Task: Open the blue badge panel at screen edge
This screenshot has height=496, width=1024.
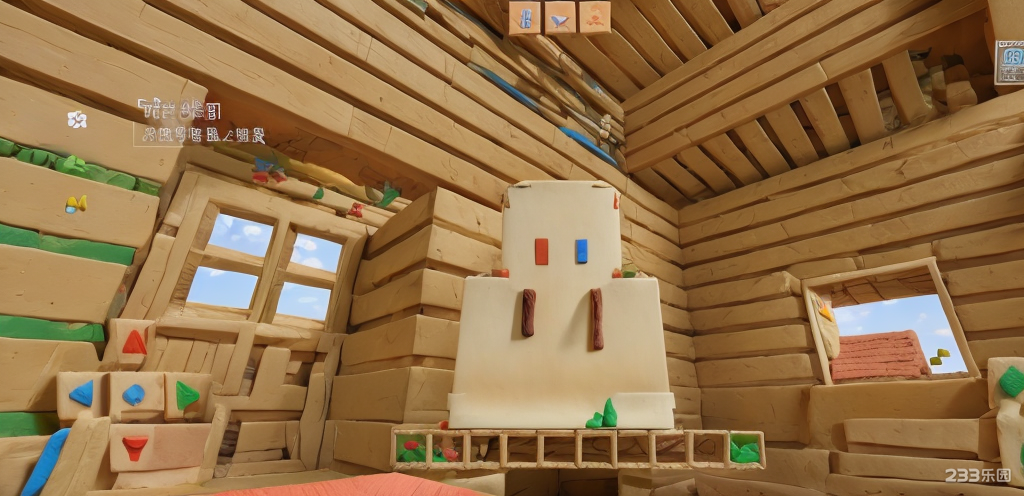Action: pyautogui.click(x=1010, y=62)
